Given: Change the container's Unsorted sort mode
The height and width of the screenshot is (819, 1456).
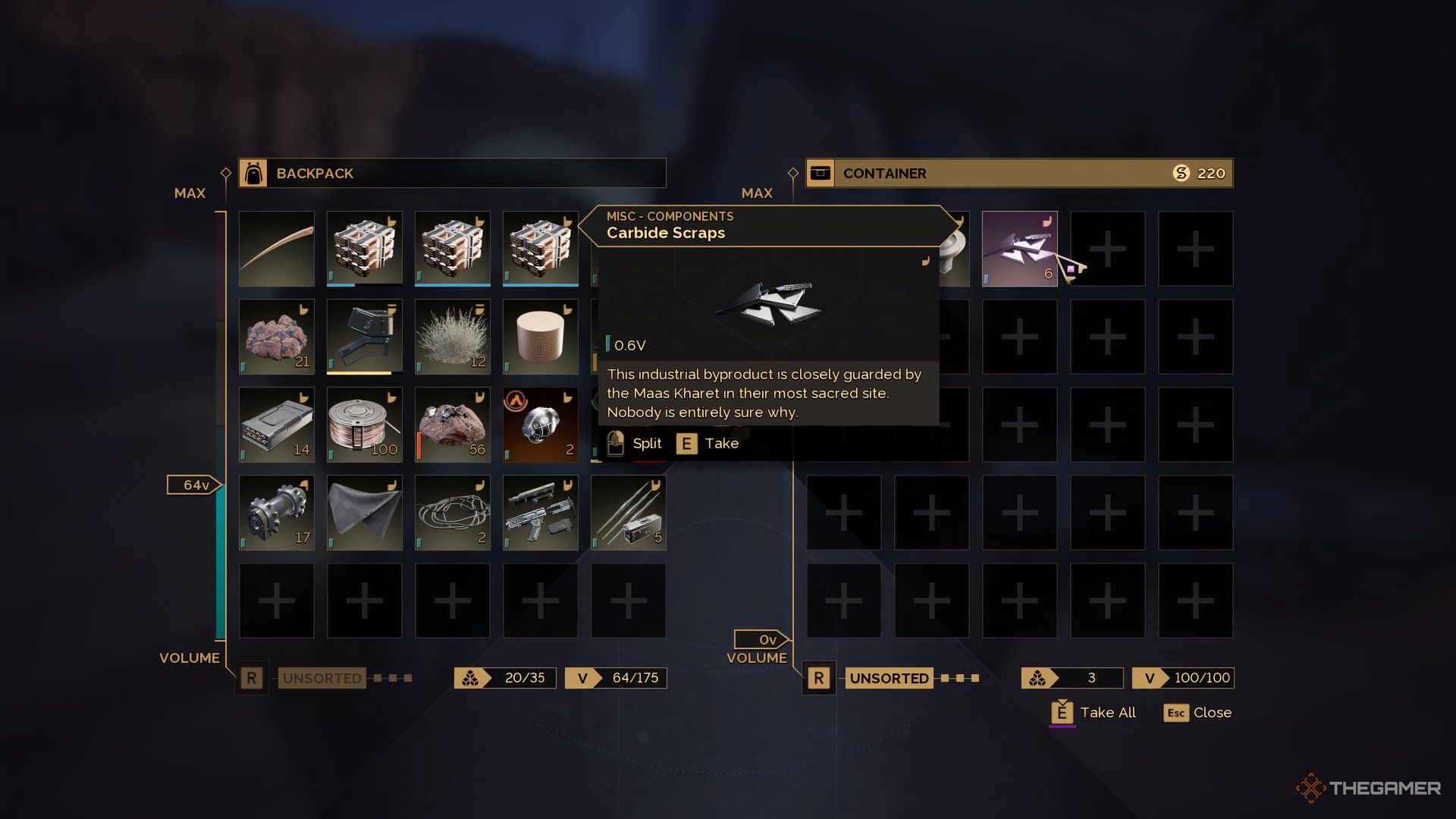Looking at the screenshot, I should click(888, 678).
